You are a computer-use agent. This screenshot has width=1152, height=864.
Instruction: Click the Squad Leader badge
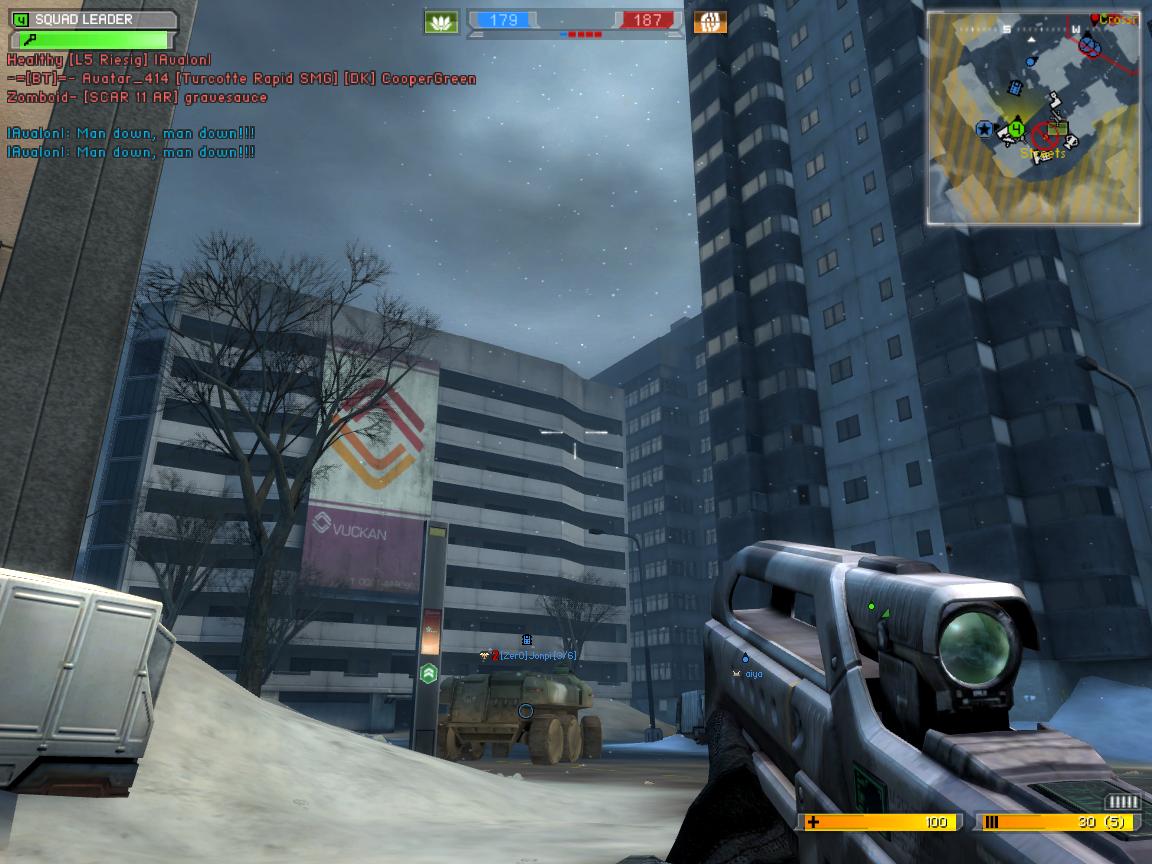pos(92,19)
